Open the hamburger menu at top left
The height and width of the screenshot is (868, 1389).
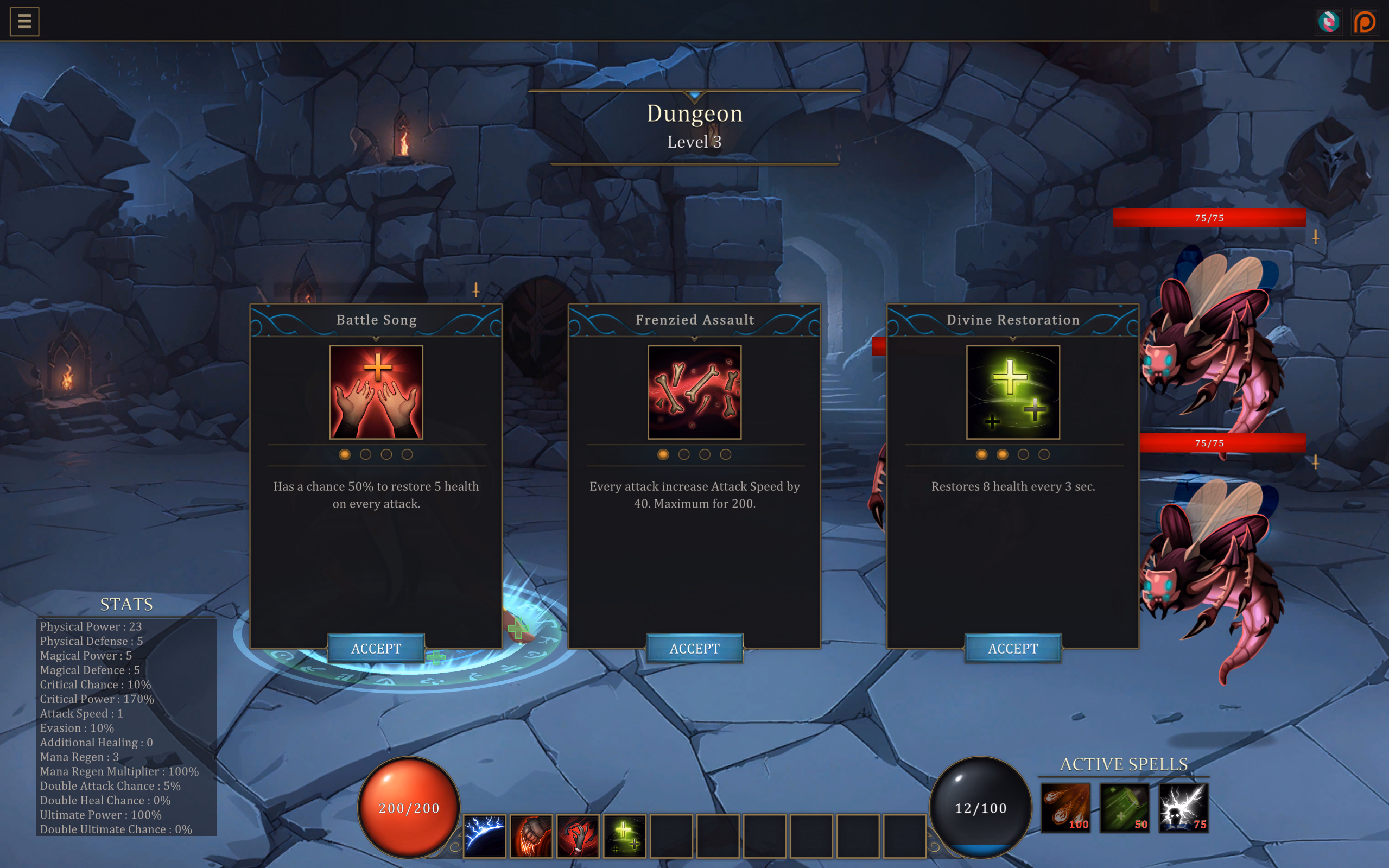click(x=24, y=21)
